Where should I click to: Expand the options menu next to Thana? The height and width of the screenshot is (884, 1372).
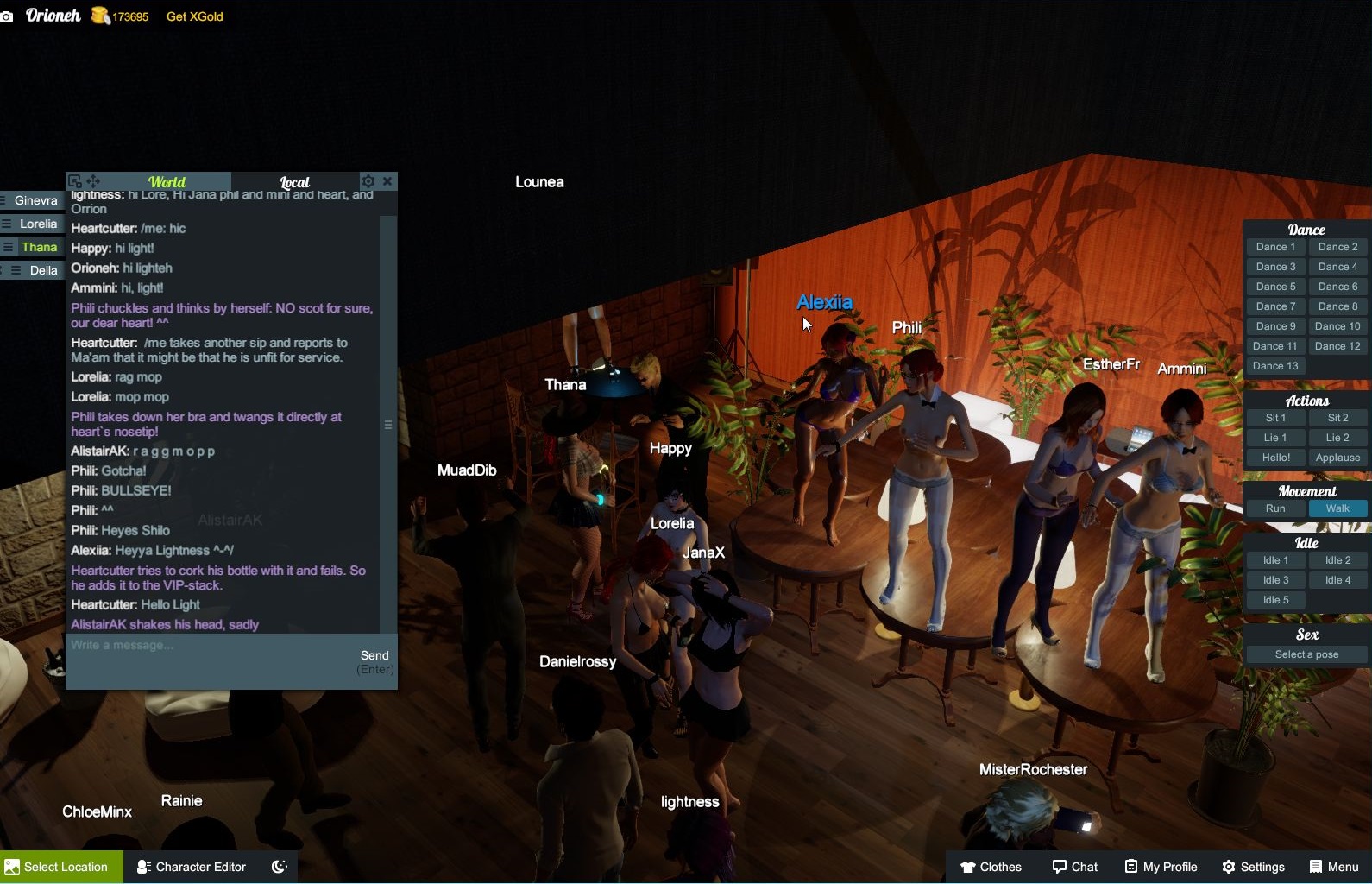pos(8,247)
